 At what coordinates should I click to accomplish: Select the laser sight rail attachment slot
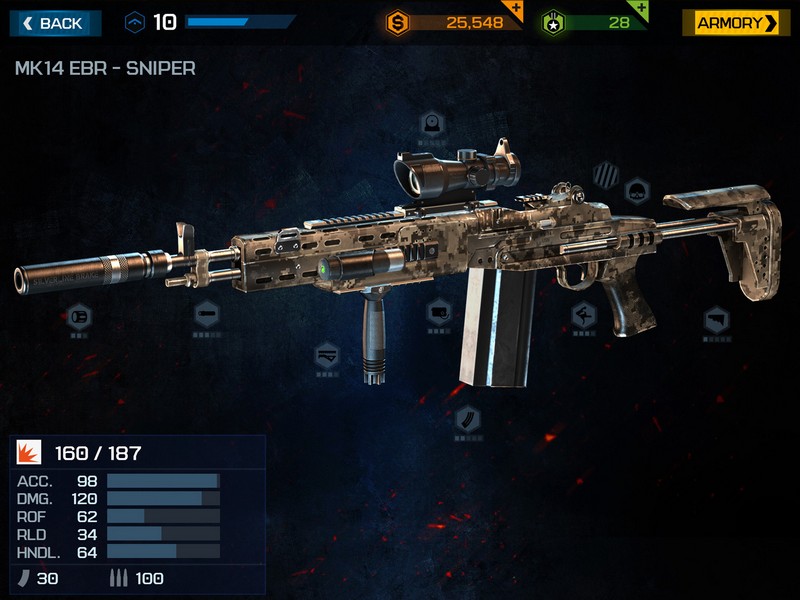438,313
